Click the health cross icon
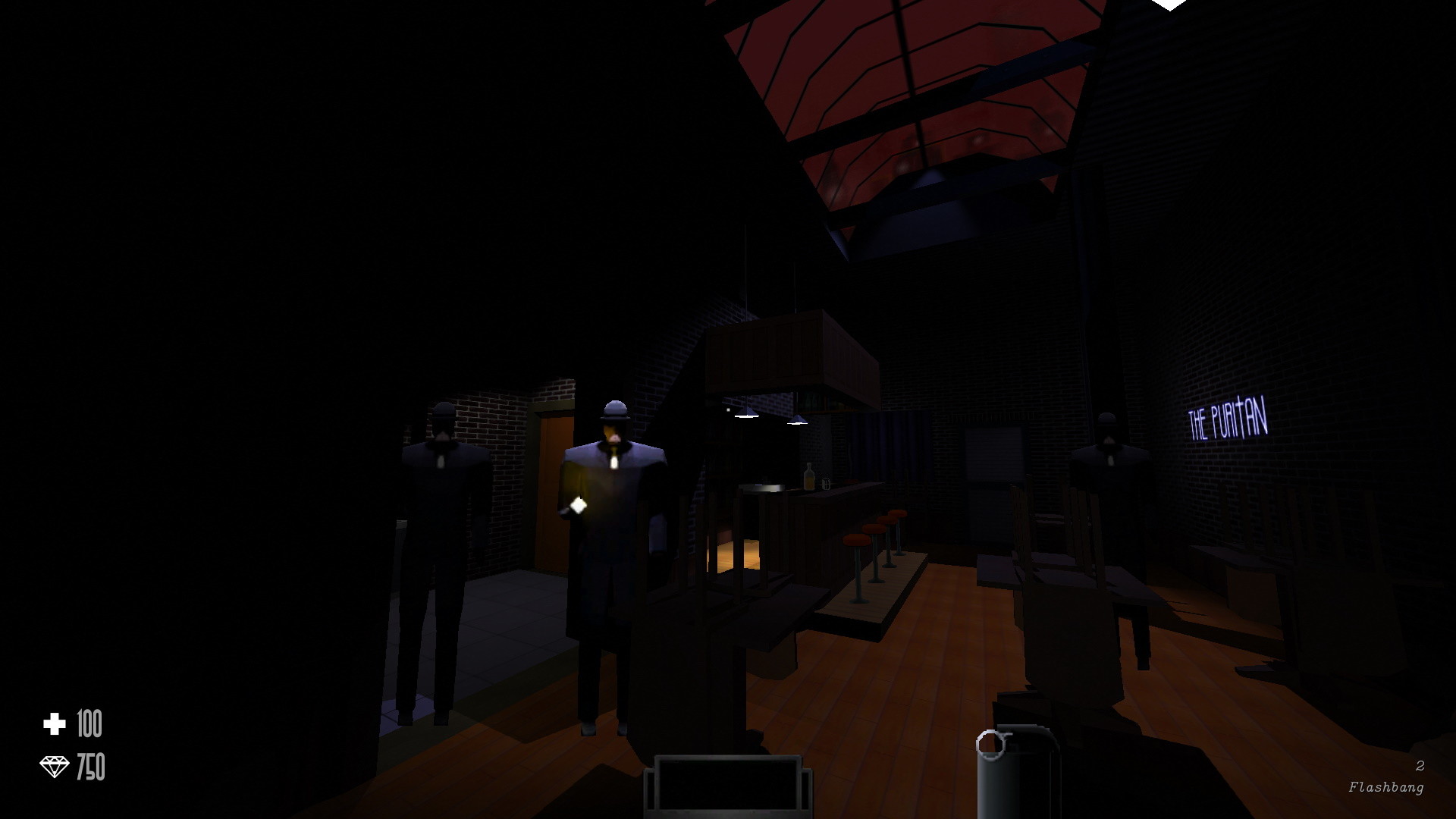Screen dimensions: 1456x819 53,722
